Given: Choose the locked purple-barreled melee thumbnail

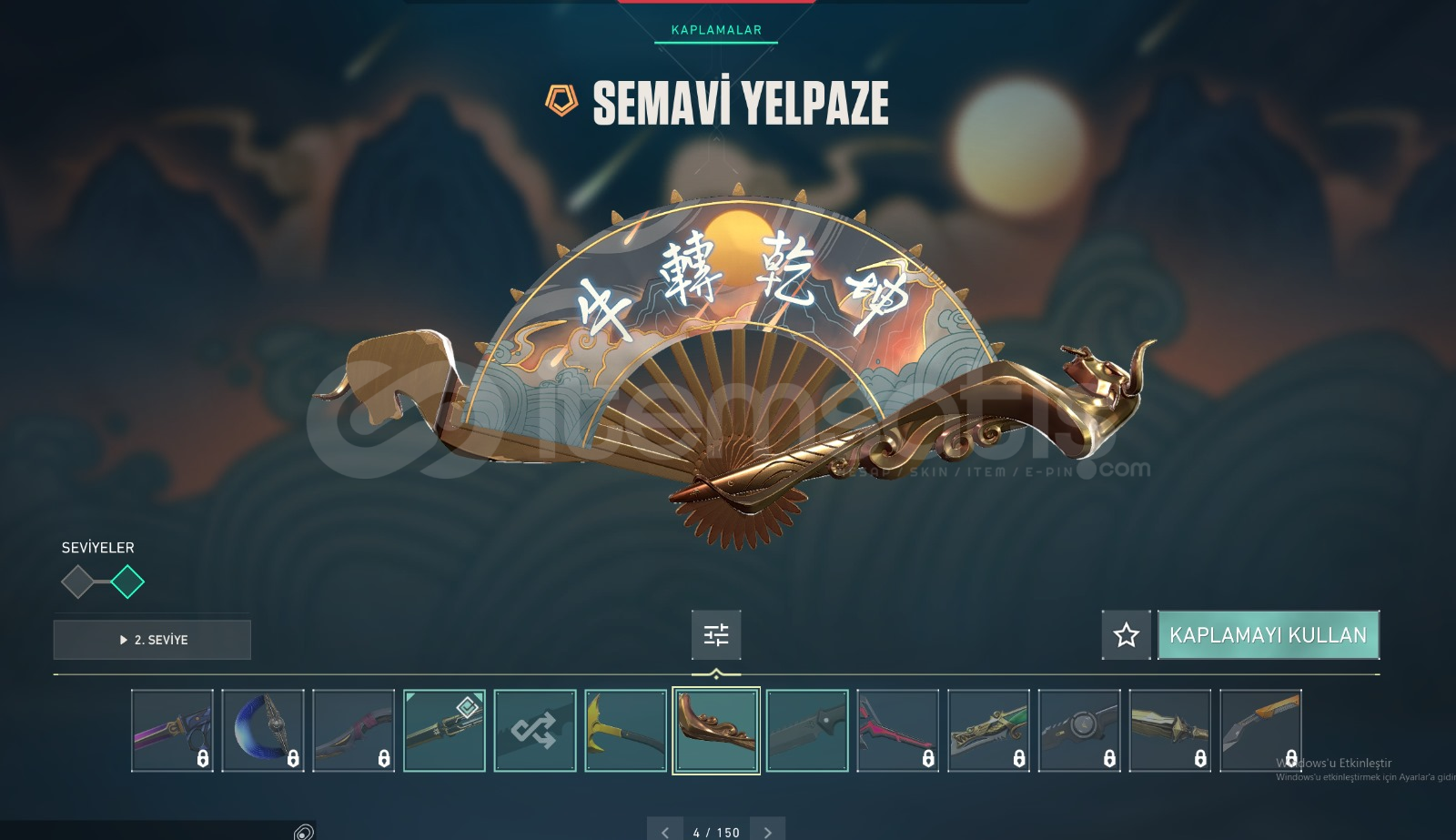Looking at the screenshot, I should tap(172, 731).
